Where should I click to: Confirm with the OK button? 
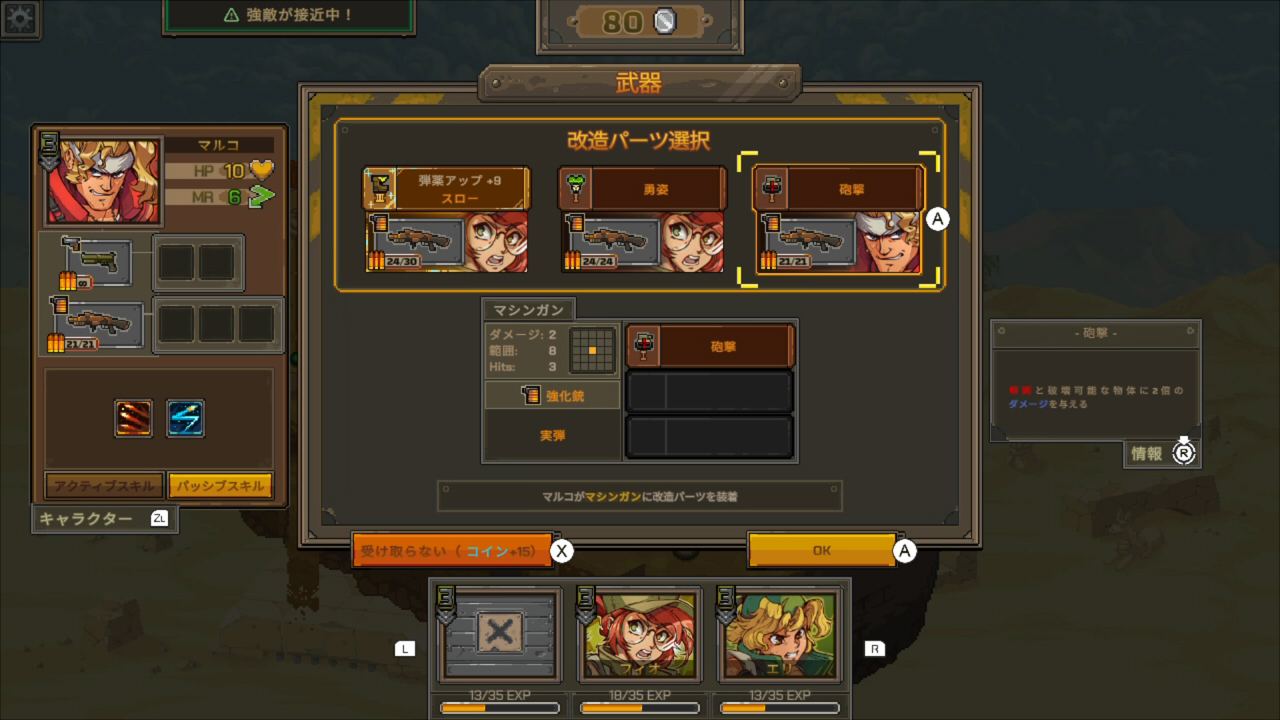tap(822, 550)
